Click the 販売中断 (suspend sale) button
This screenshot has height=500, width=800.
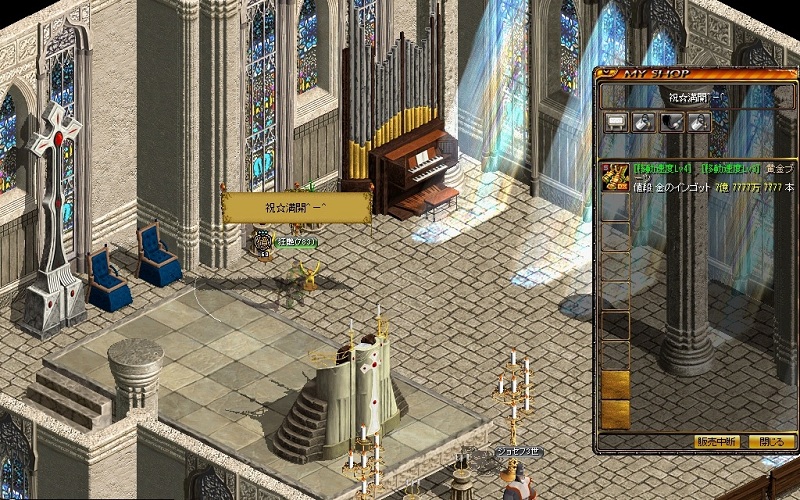click(716, 441)
